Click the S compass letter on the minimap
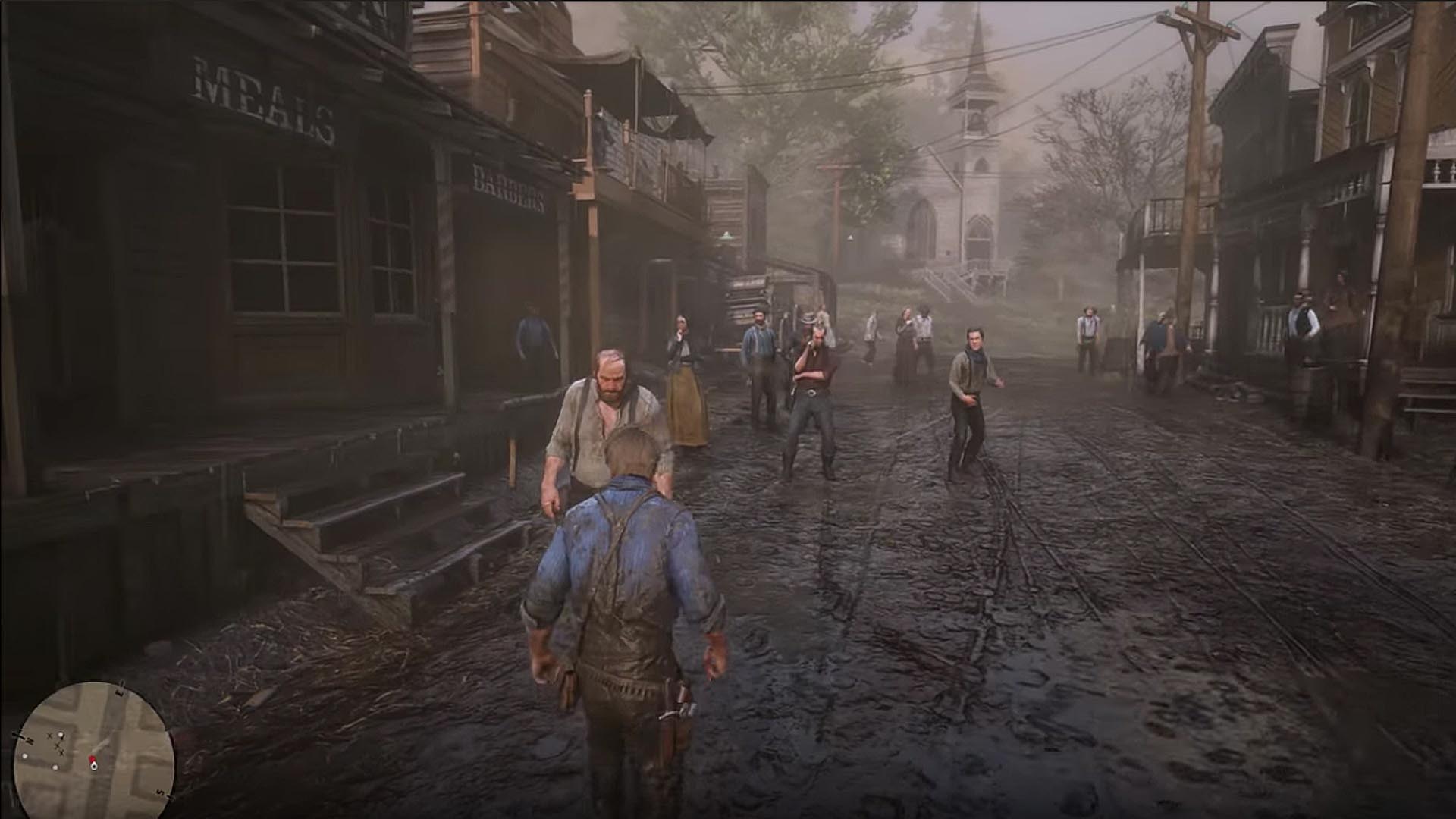Screen dimensions: 1456x819 (x=159, y=792)
